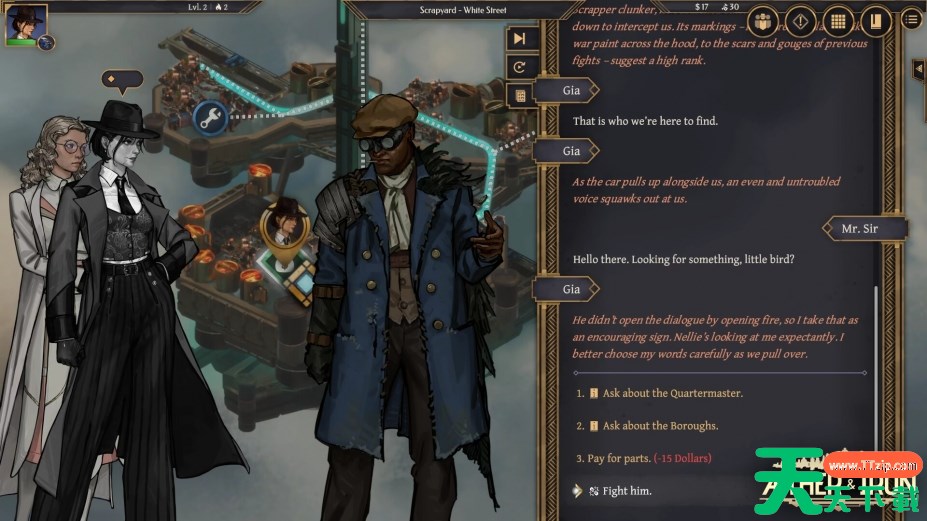Screen dimensions: 927x521
Task: Choose 'Ask about the Quartermaster' reply
Action: 672,393
